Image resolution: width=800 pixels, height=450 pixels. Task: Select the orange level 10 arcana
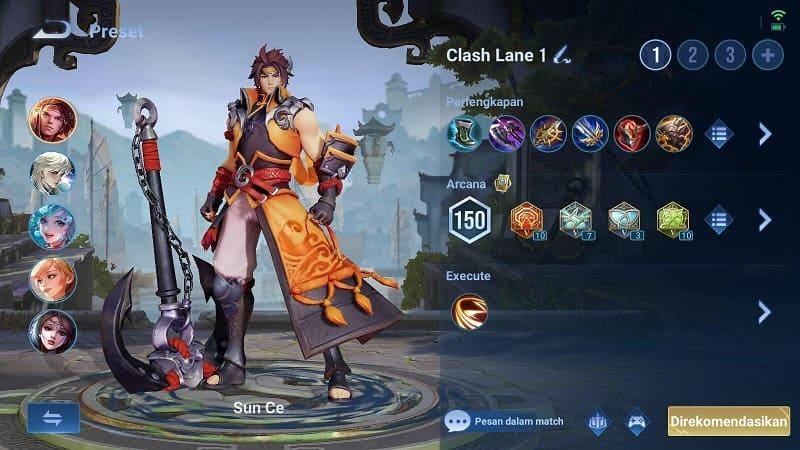tap(527, 220)
